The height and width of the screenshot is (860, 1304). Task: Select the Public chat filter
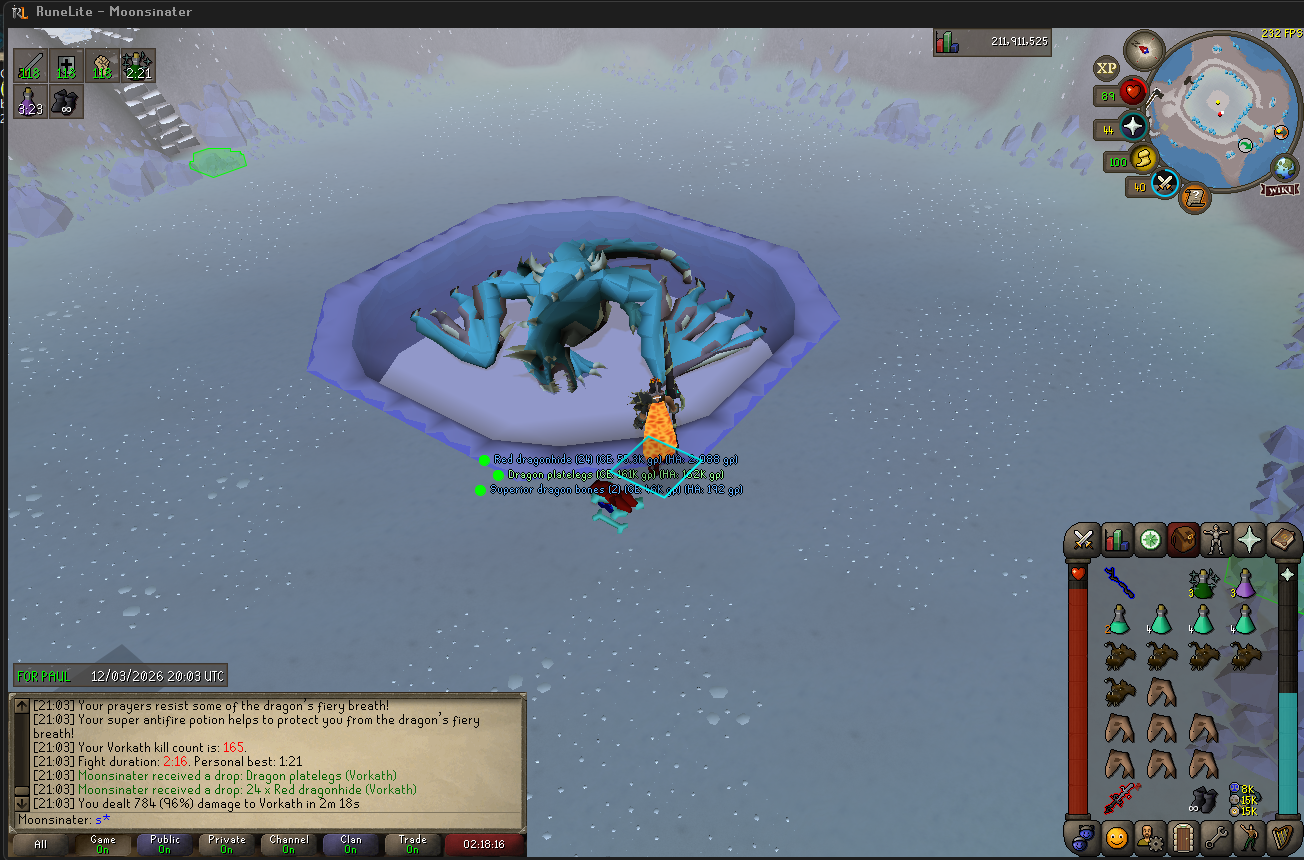click(x=165, y=844)
